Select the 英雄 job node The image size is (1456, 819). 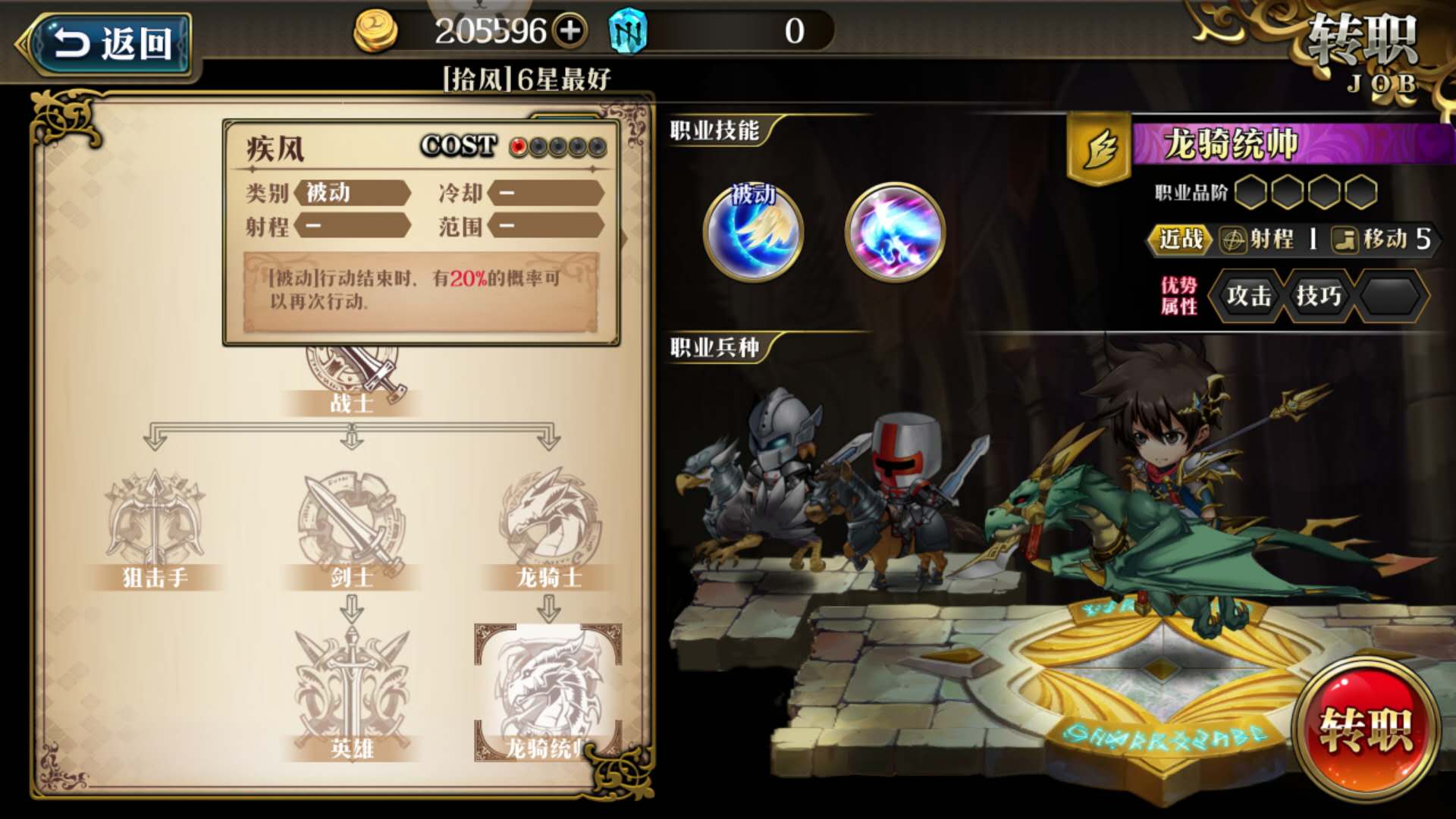351,694
